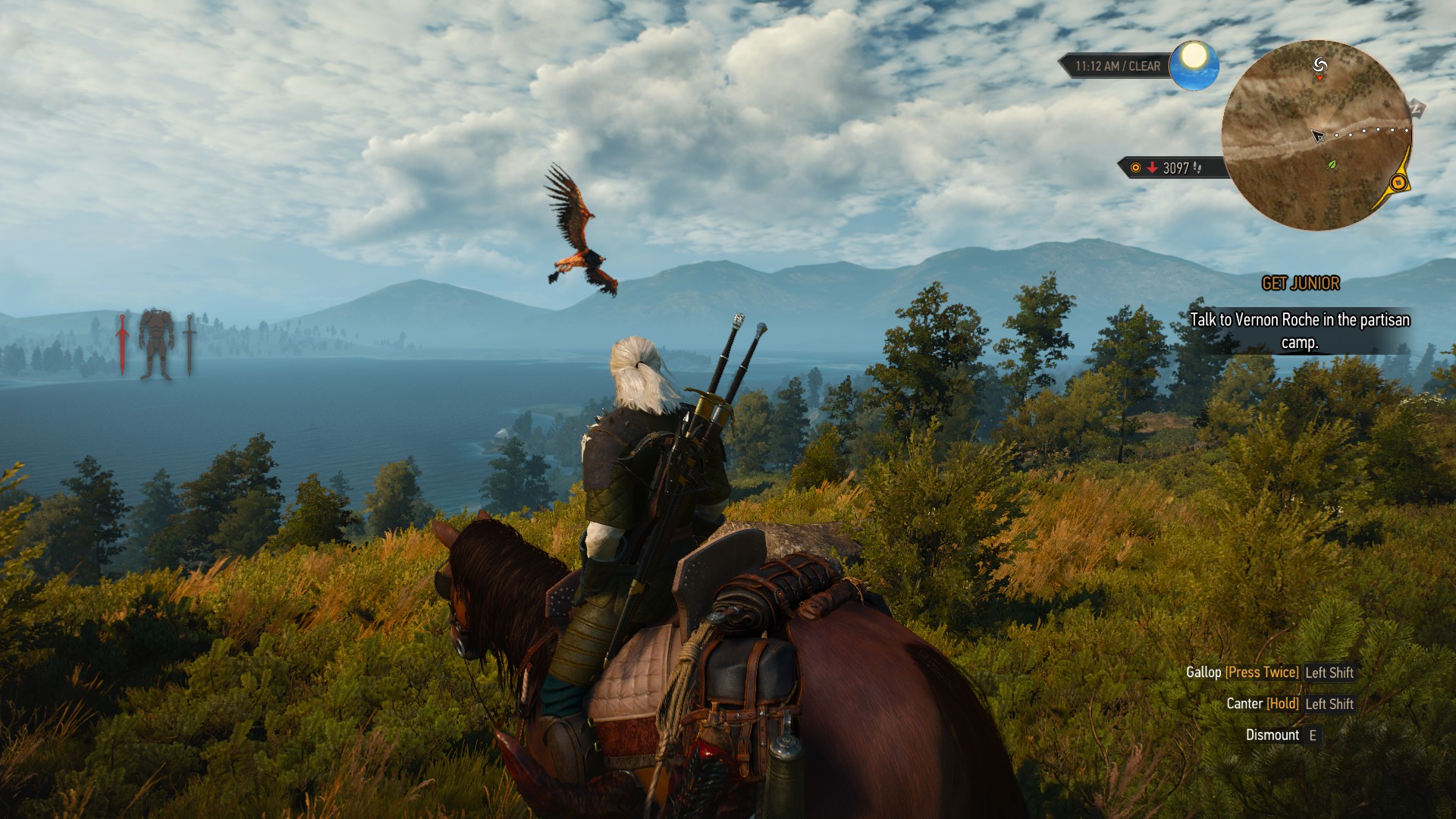Select the damaged chest armor indicator
The width and height of the screenshot is (1456, 819).
[156, 344]
